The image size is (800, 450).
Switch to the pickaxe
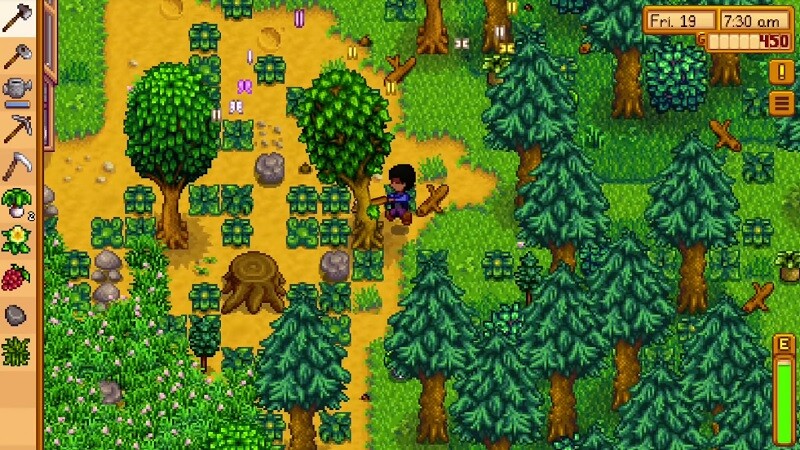point(17,128)
